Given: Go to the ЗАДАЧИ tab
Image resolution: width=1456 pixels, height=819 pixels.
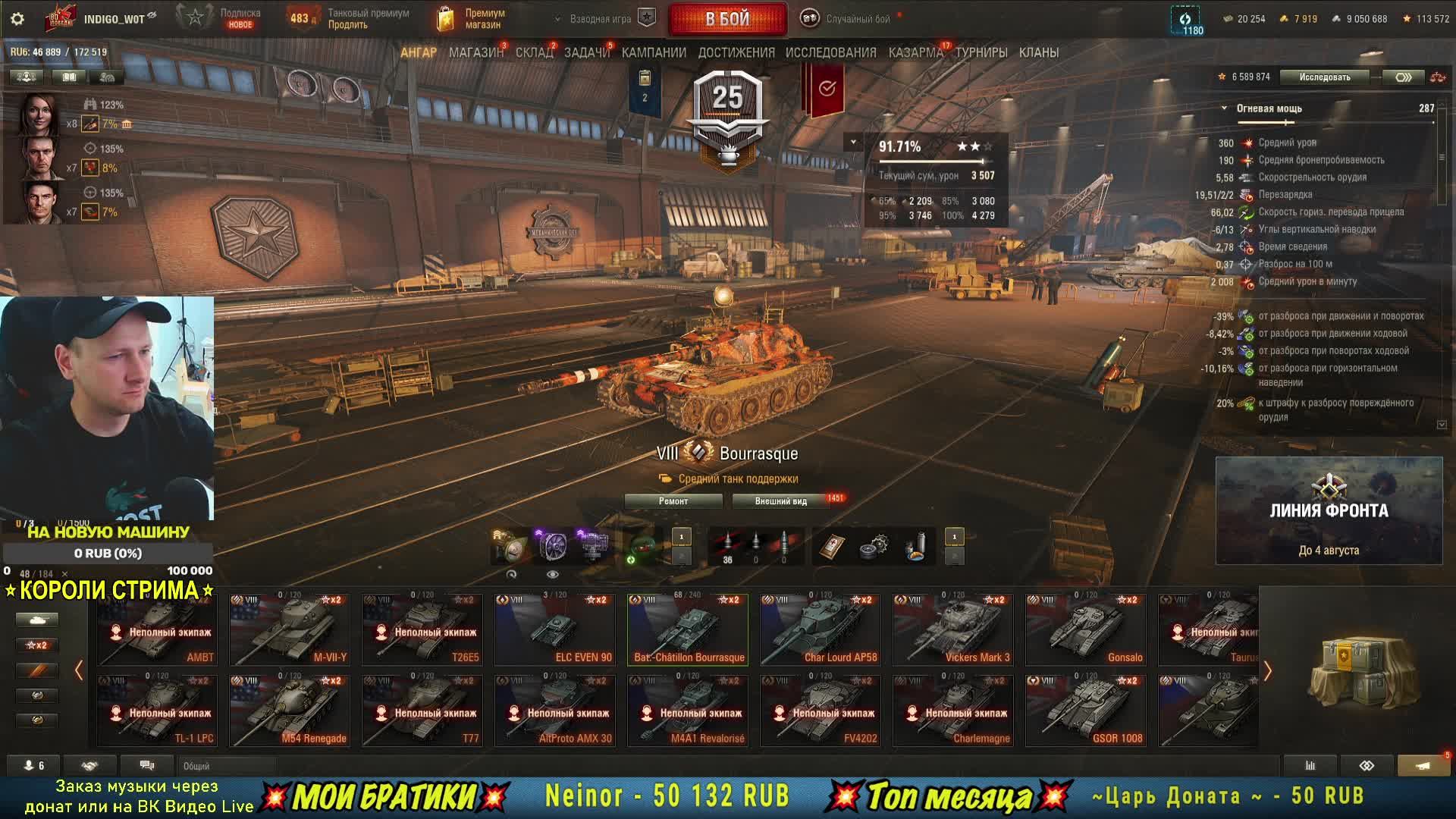Looking at the screenshot, I should tap(586, 52).
